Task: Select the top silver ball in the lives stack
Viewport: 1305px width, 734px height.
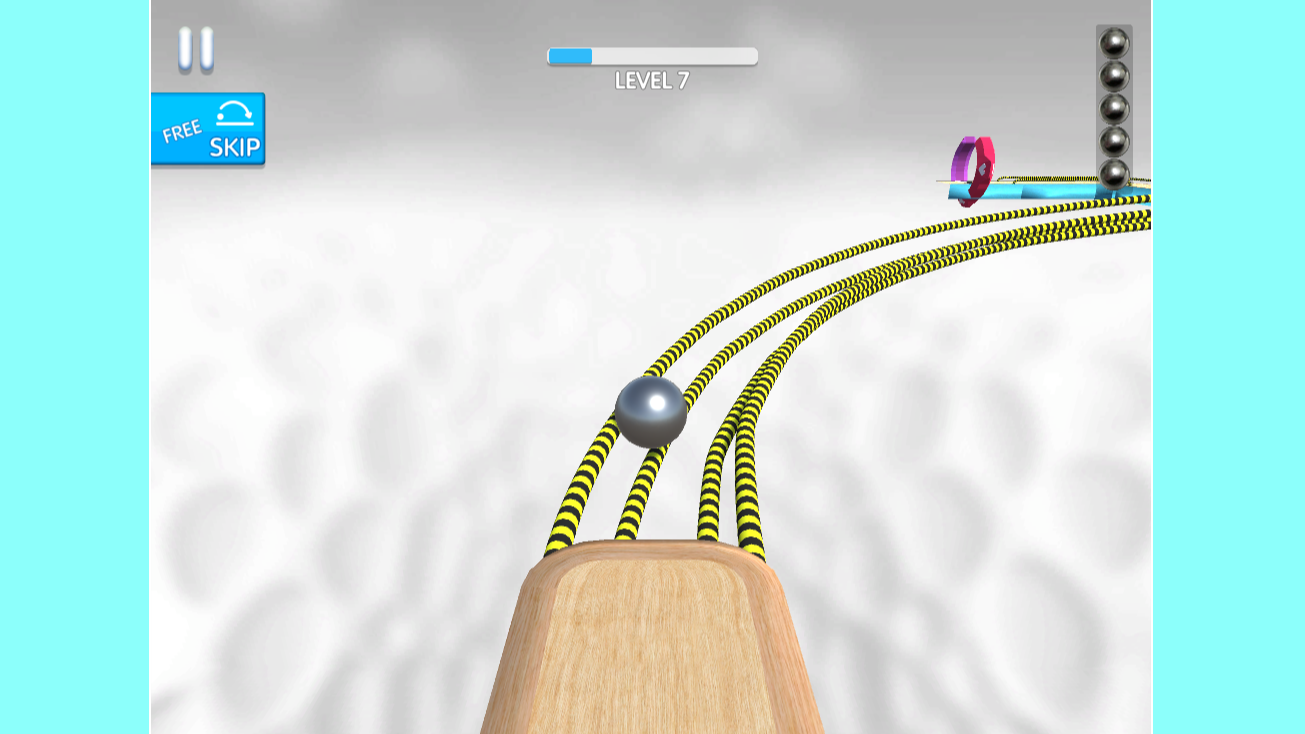Action: tap(1113, 45)
